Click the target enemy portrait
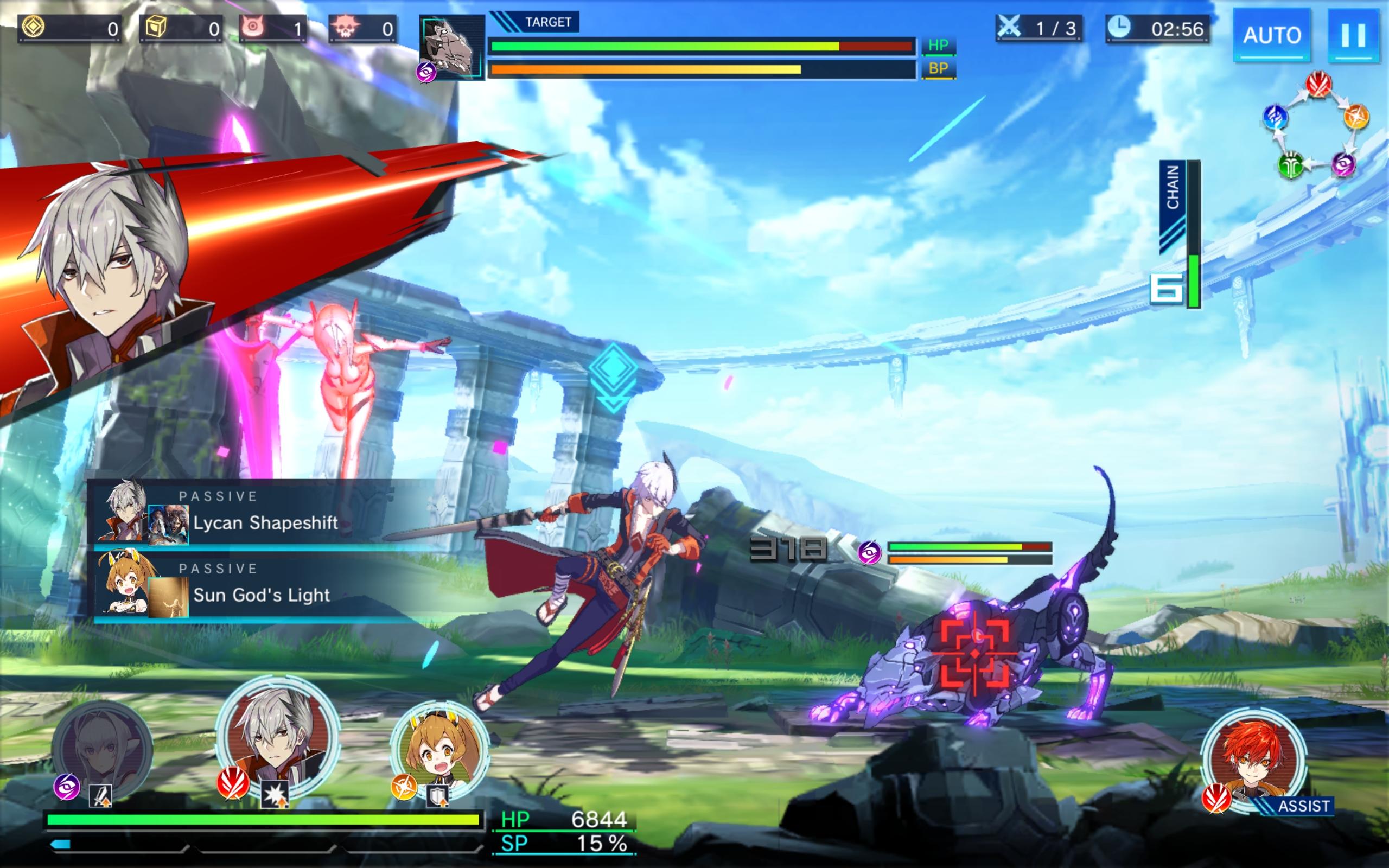 [452, 47]
